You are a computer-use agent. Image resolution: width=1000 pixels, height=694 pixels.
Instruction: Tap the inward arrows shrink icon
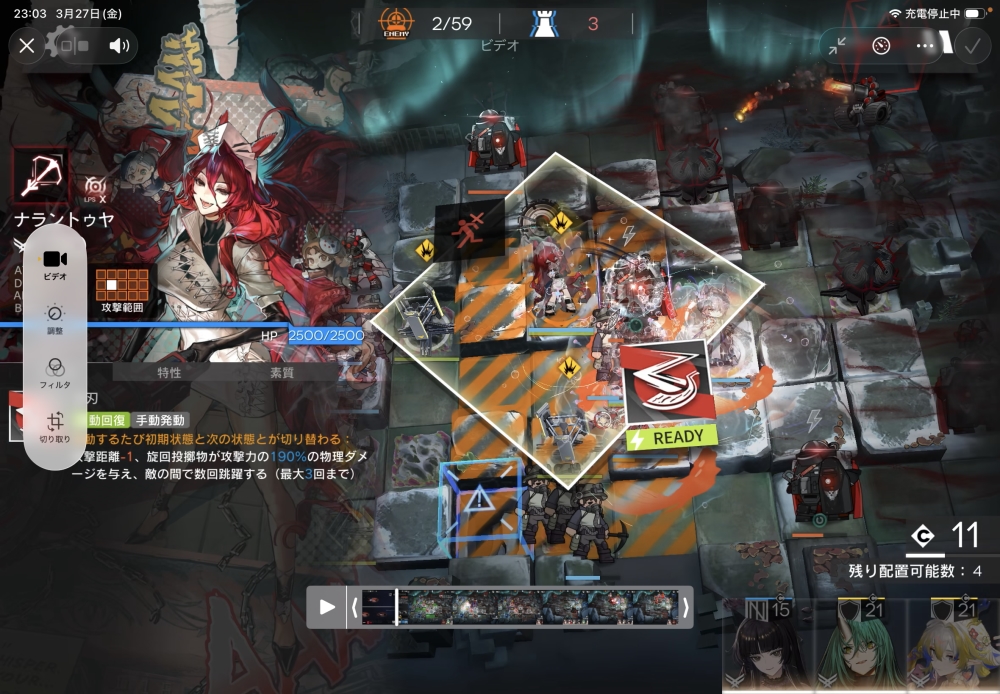point(837,45)
